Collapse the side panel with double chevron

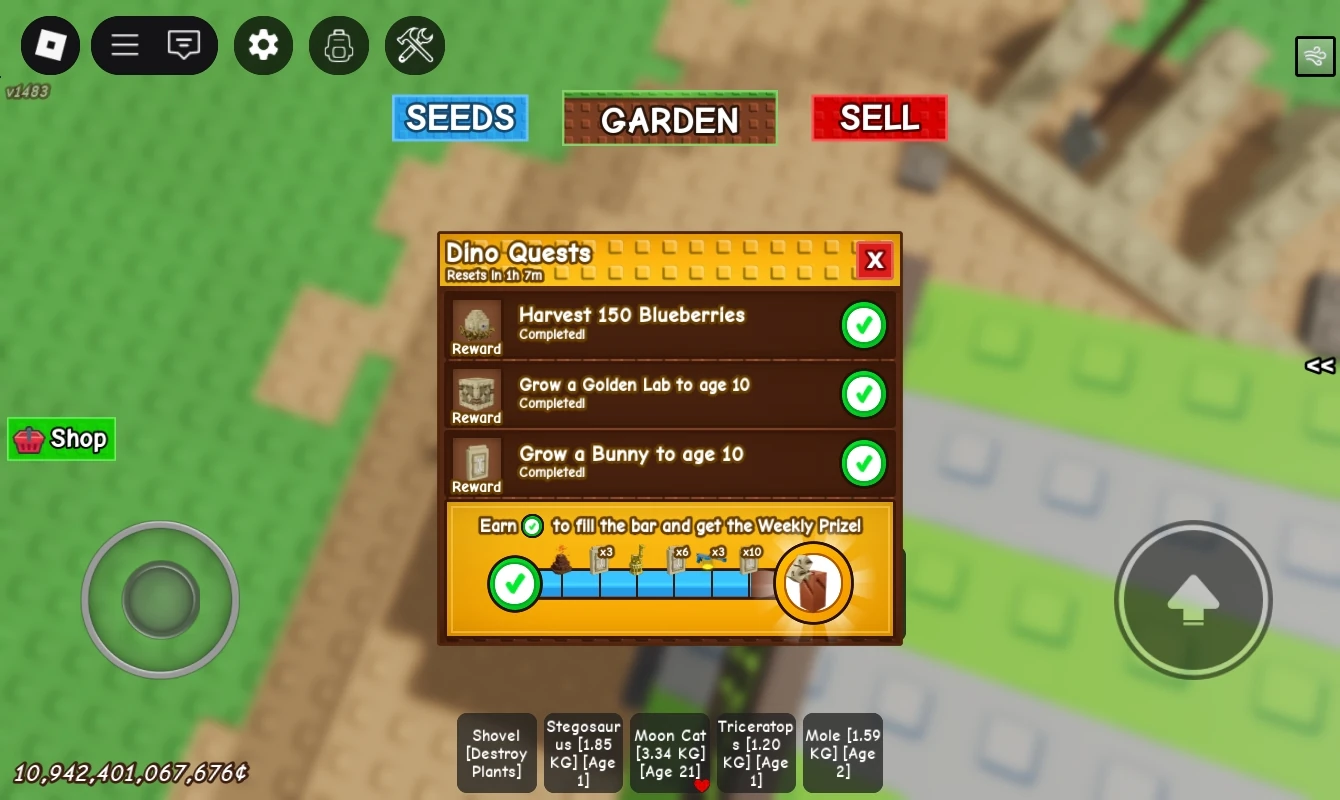(x=1319, y=366)
